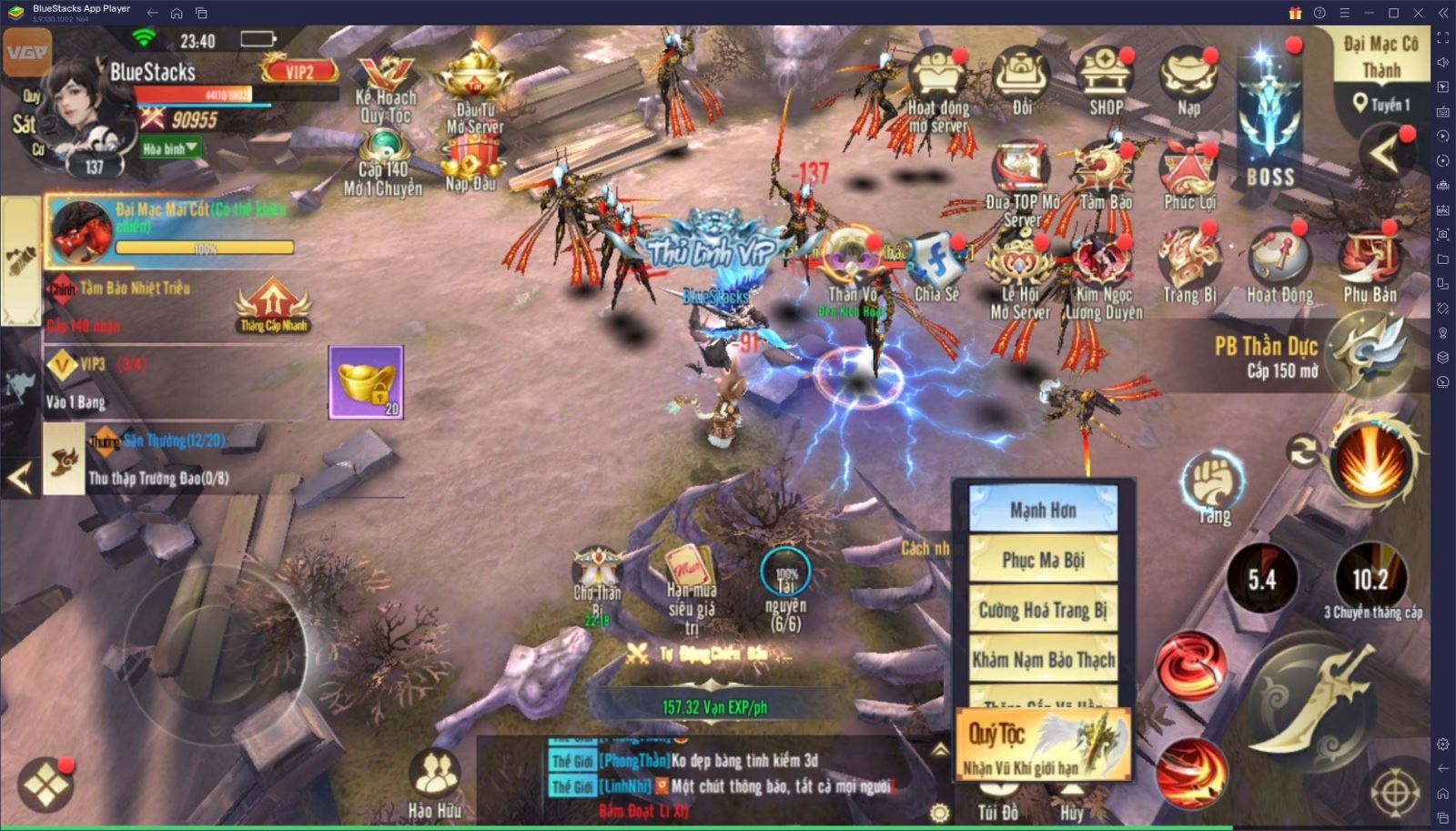Open the Phúc Lợi welfare icon

(1188, 177)
